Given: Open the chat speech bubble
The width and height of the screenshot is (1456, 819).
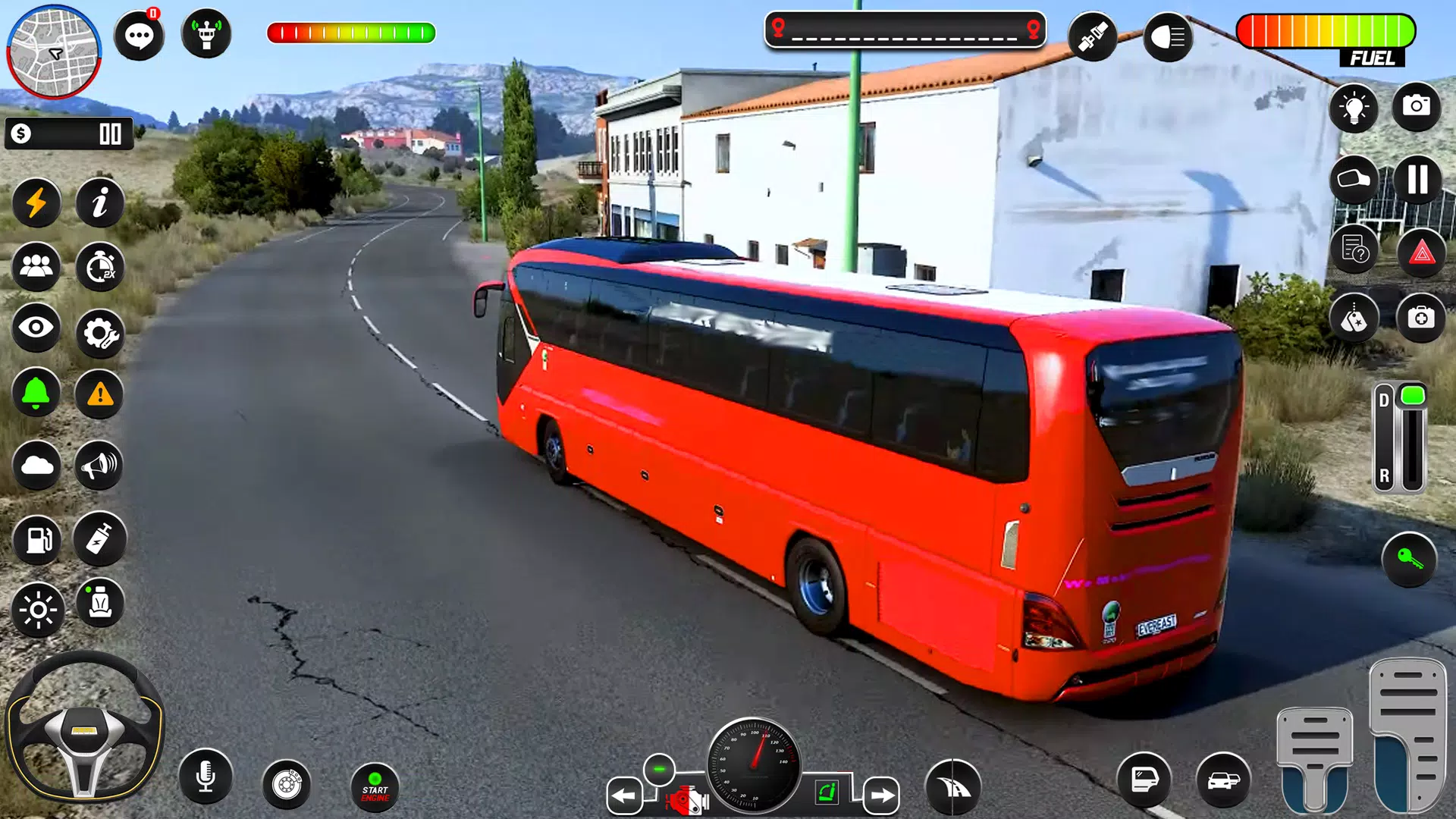Looking at the screenshot, I should (139, 36).
